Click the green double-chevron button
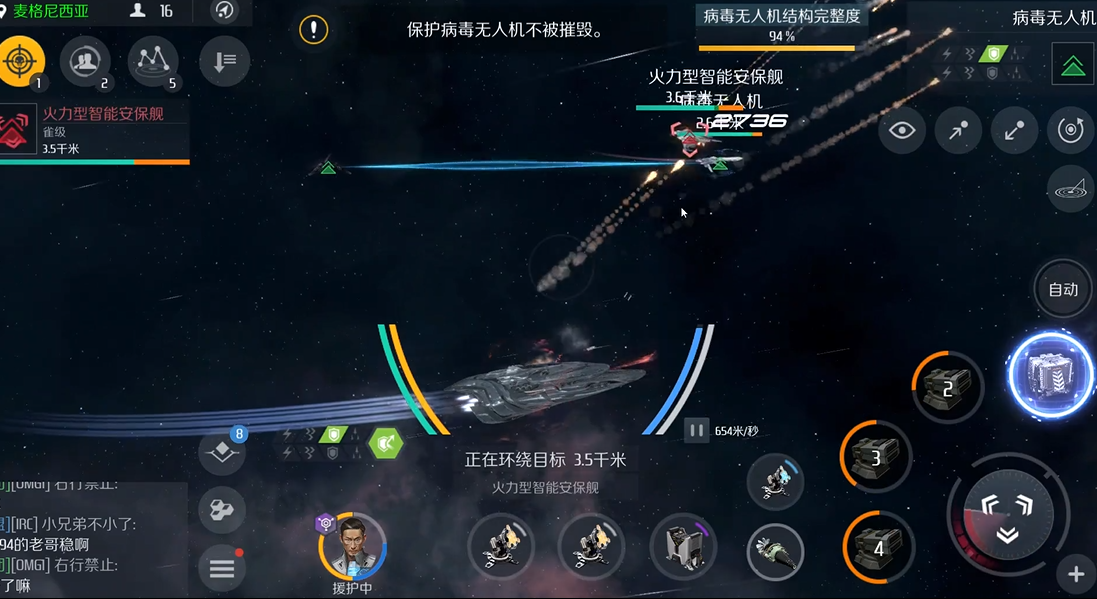 1072,66
